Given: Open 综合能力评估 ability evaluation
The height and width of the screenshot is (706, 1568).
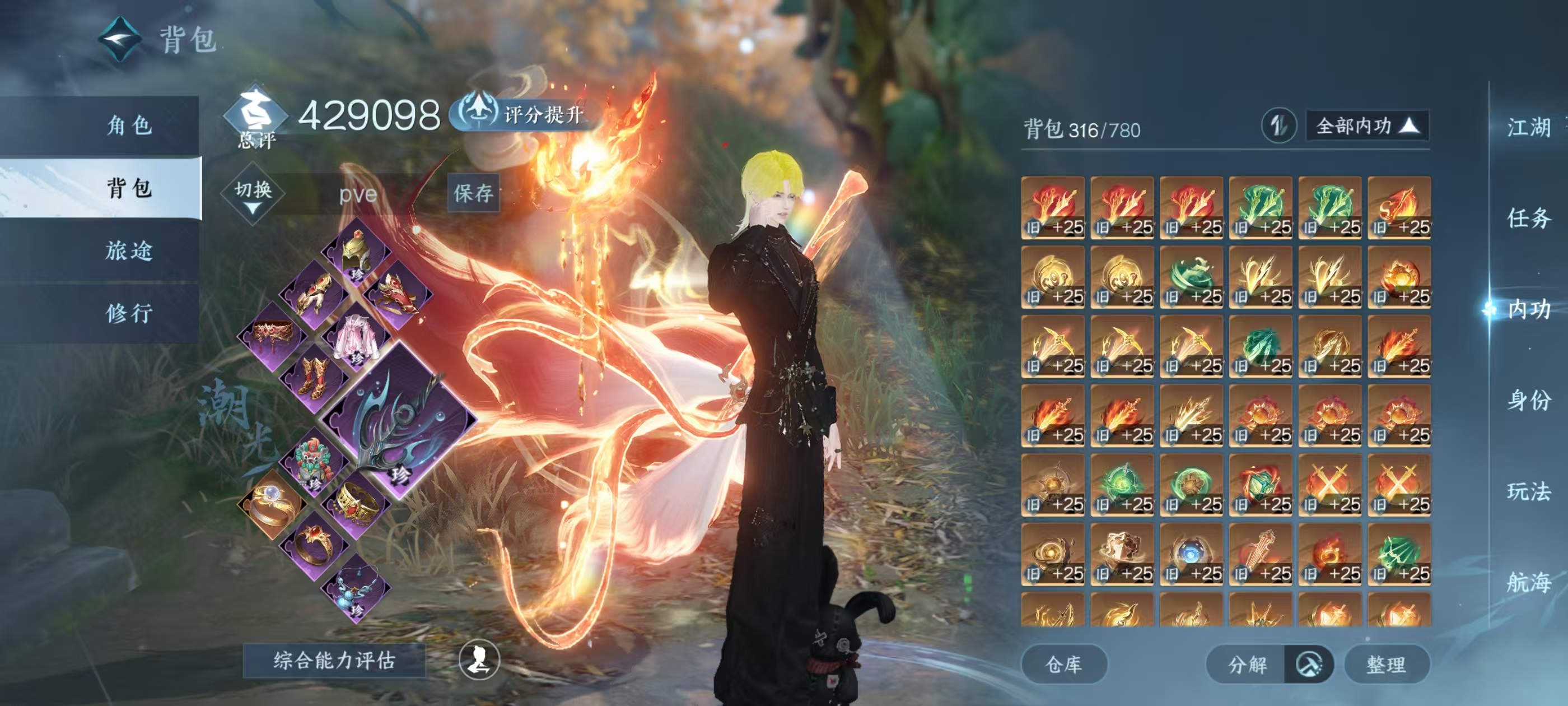Looking at the screenshot, I should tap(334, 660).
